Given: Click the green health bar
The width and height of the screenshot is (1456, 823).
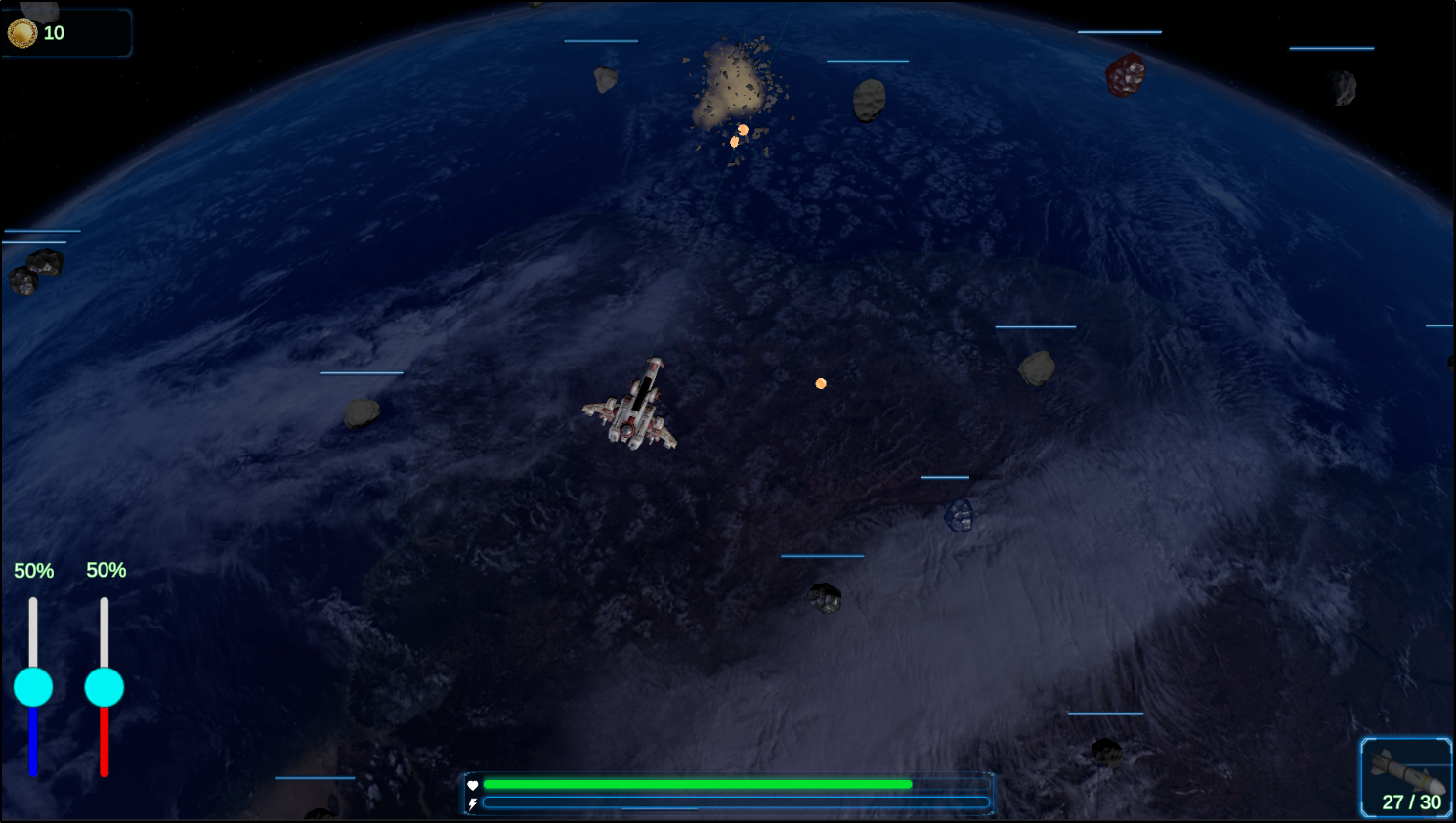Looking at the screenshot, I should [699, 784].
